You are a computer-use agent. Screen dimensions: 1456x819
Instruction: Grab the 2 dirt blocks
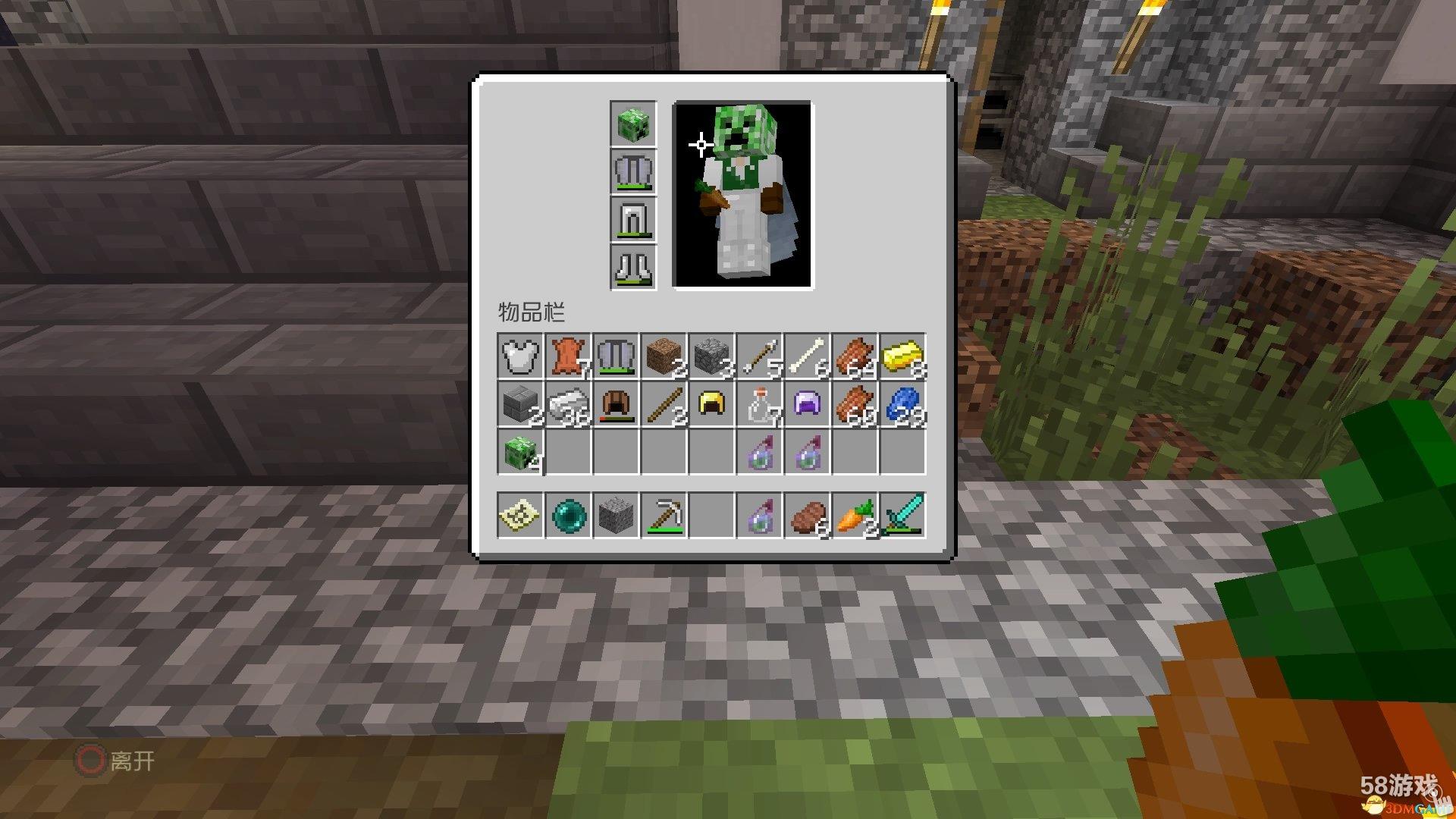(664, 356)
